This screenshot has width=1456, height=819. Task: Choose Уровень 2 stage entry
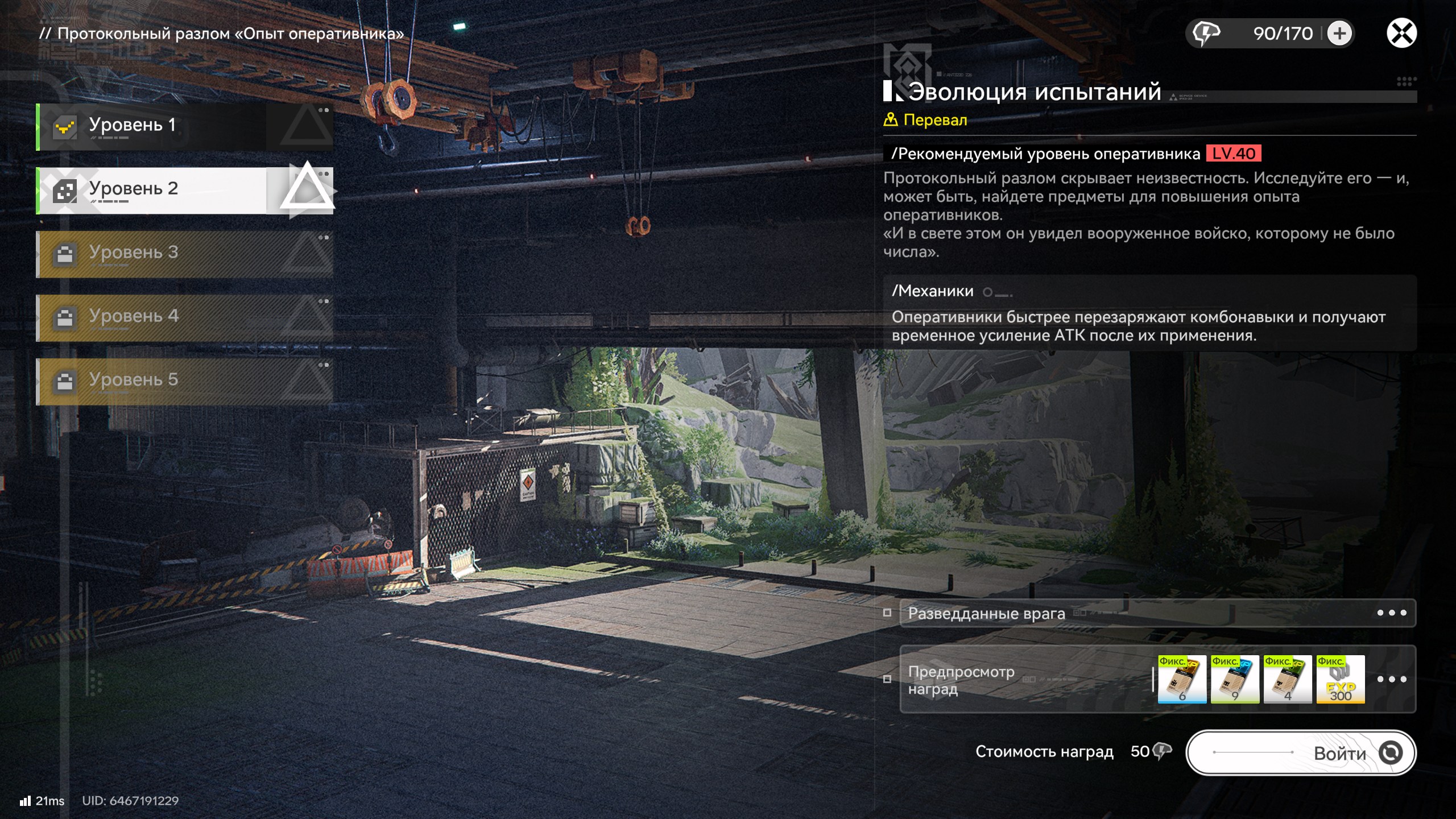coord(184,190)
